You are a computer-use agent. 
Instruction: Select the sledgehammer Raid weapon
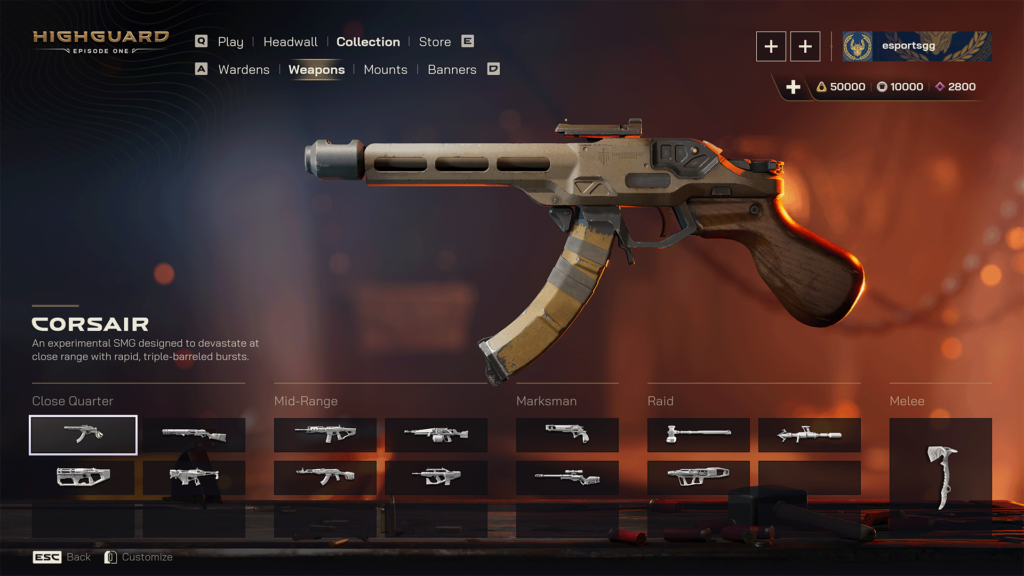[x=698, y=435]
